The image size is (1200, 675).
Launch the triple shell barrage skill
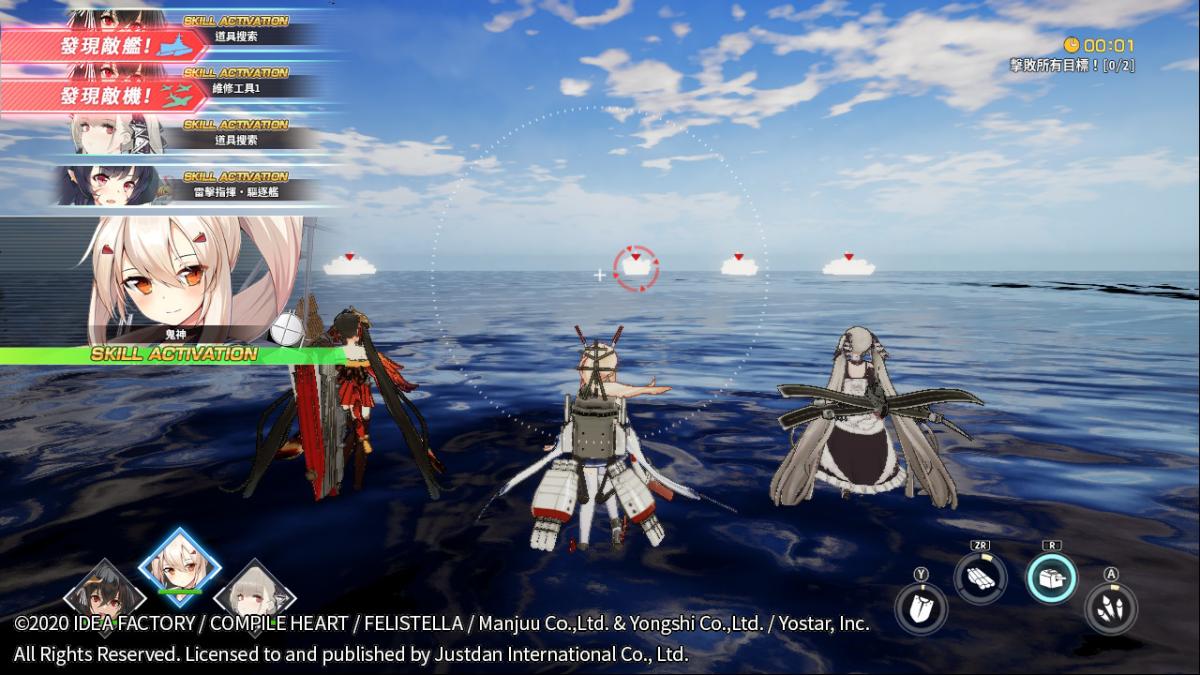(1110, 608)
